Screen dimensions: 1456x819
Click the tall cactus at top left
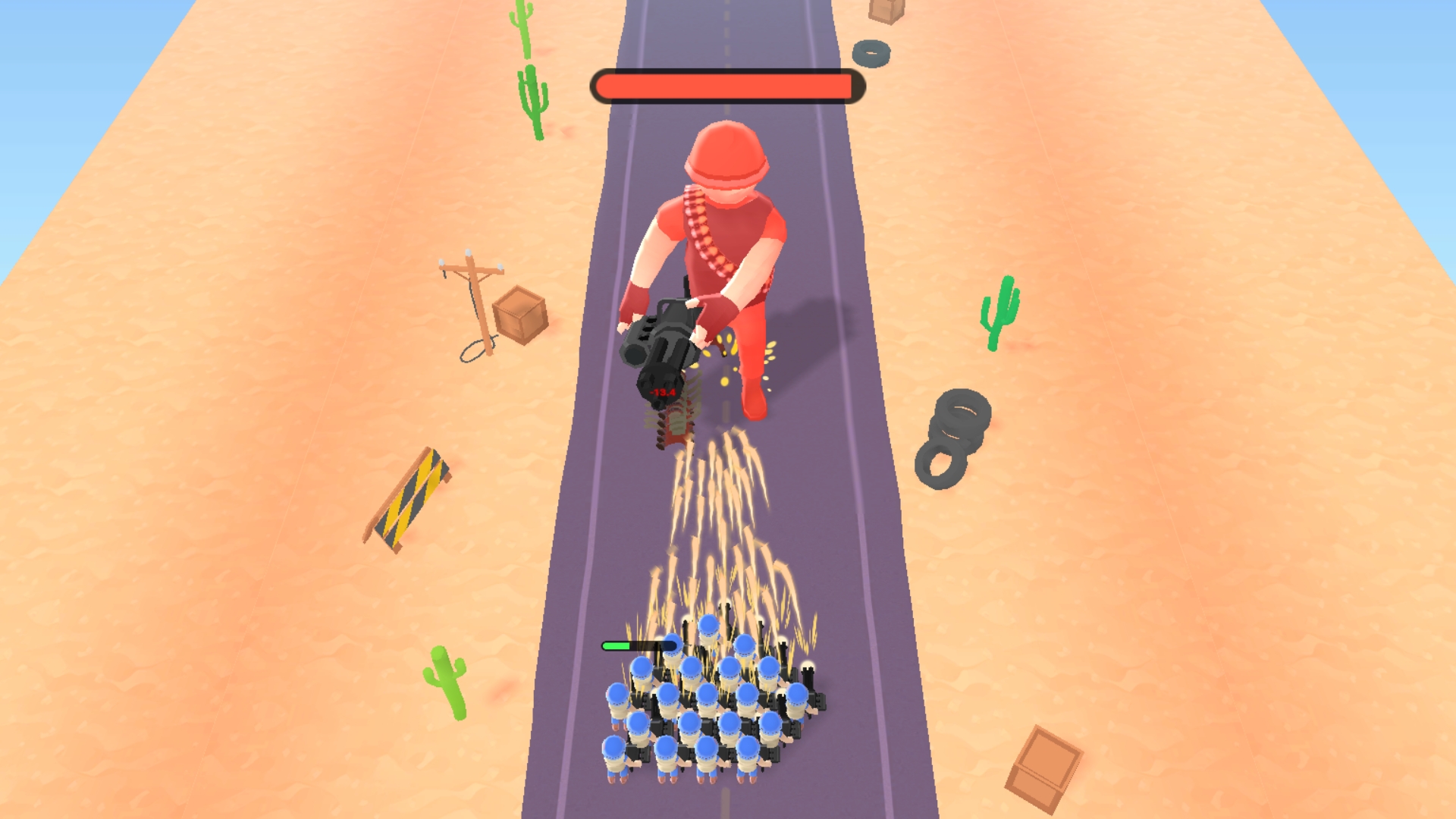[x=523, y=30]
